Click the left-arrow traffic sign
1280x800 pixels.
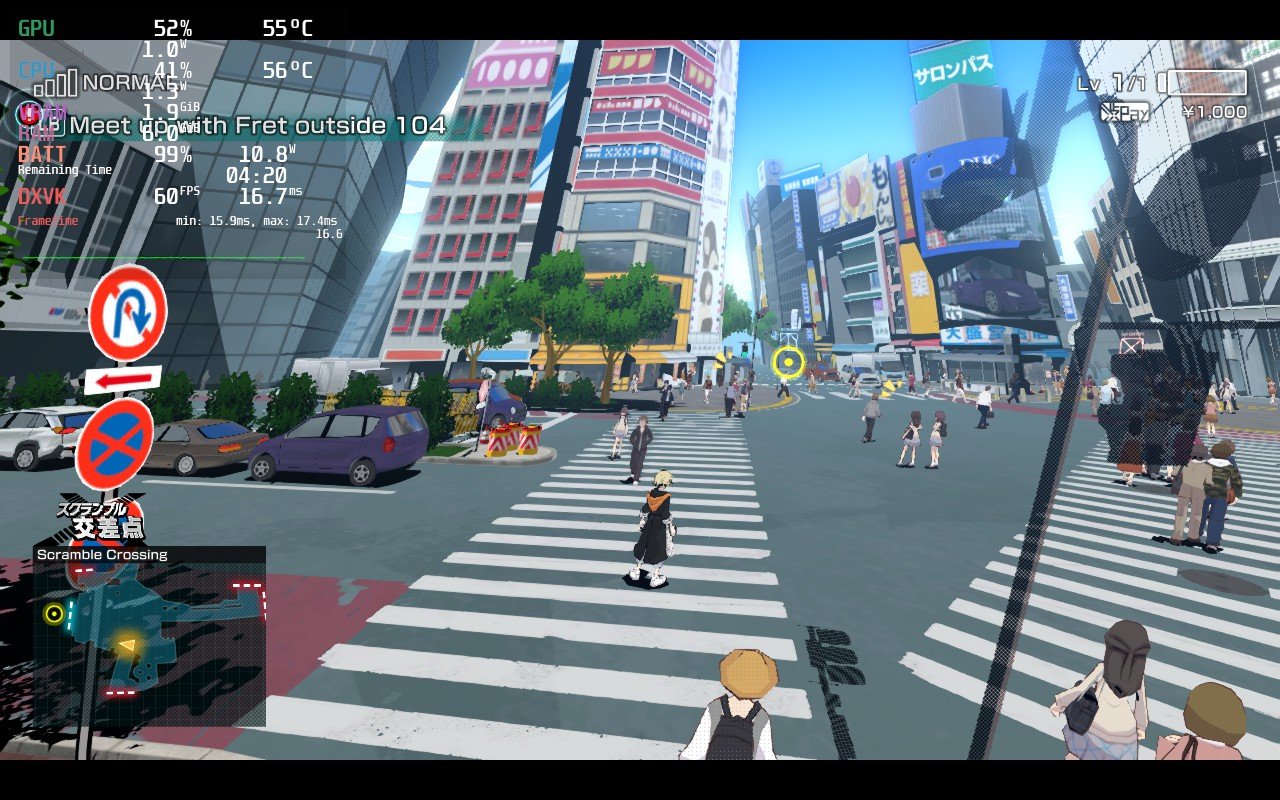click(121, 379)
